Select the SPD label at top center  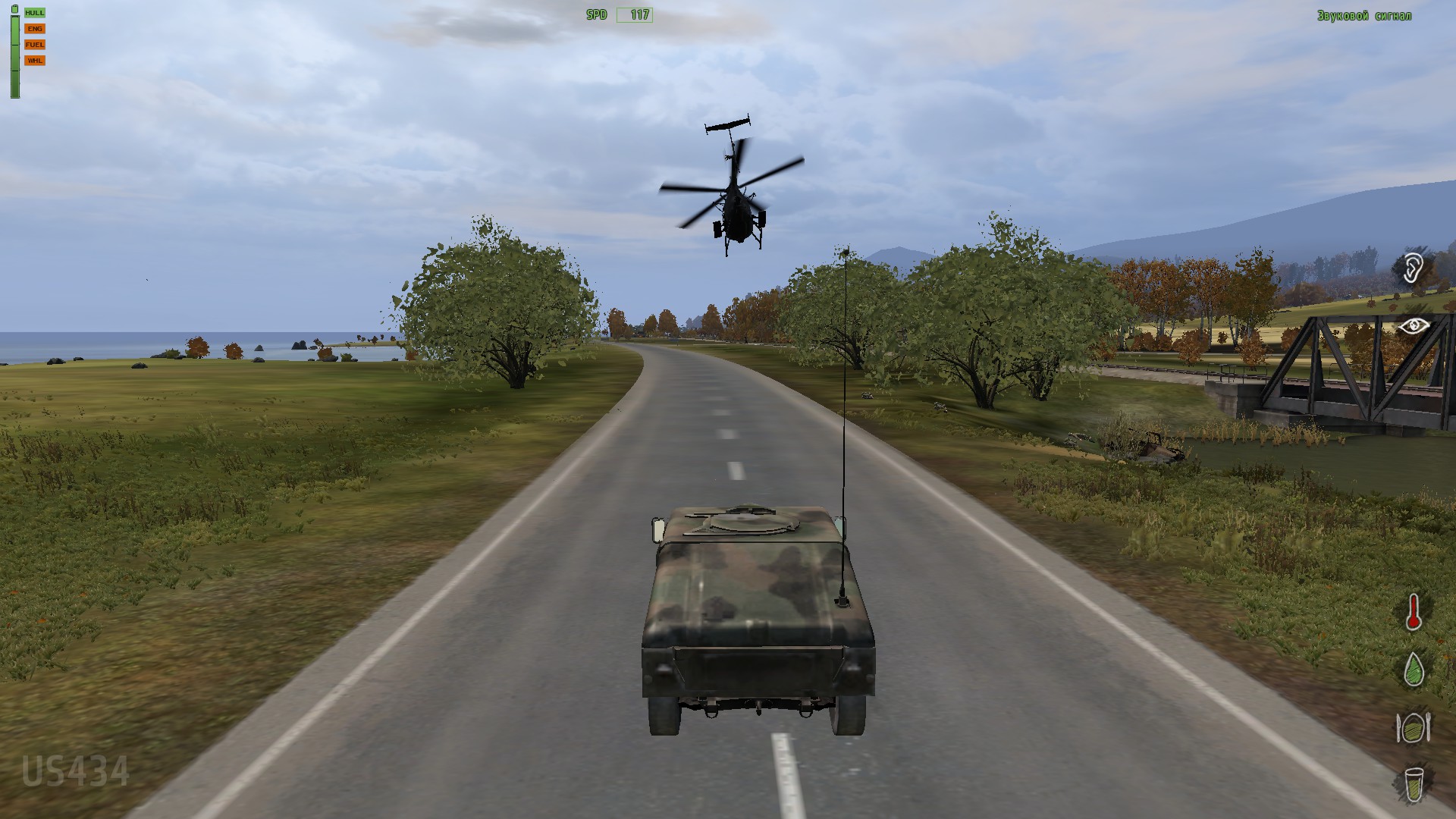point(597,14)
